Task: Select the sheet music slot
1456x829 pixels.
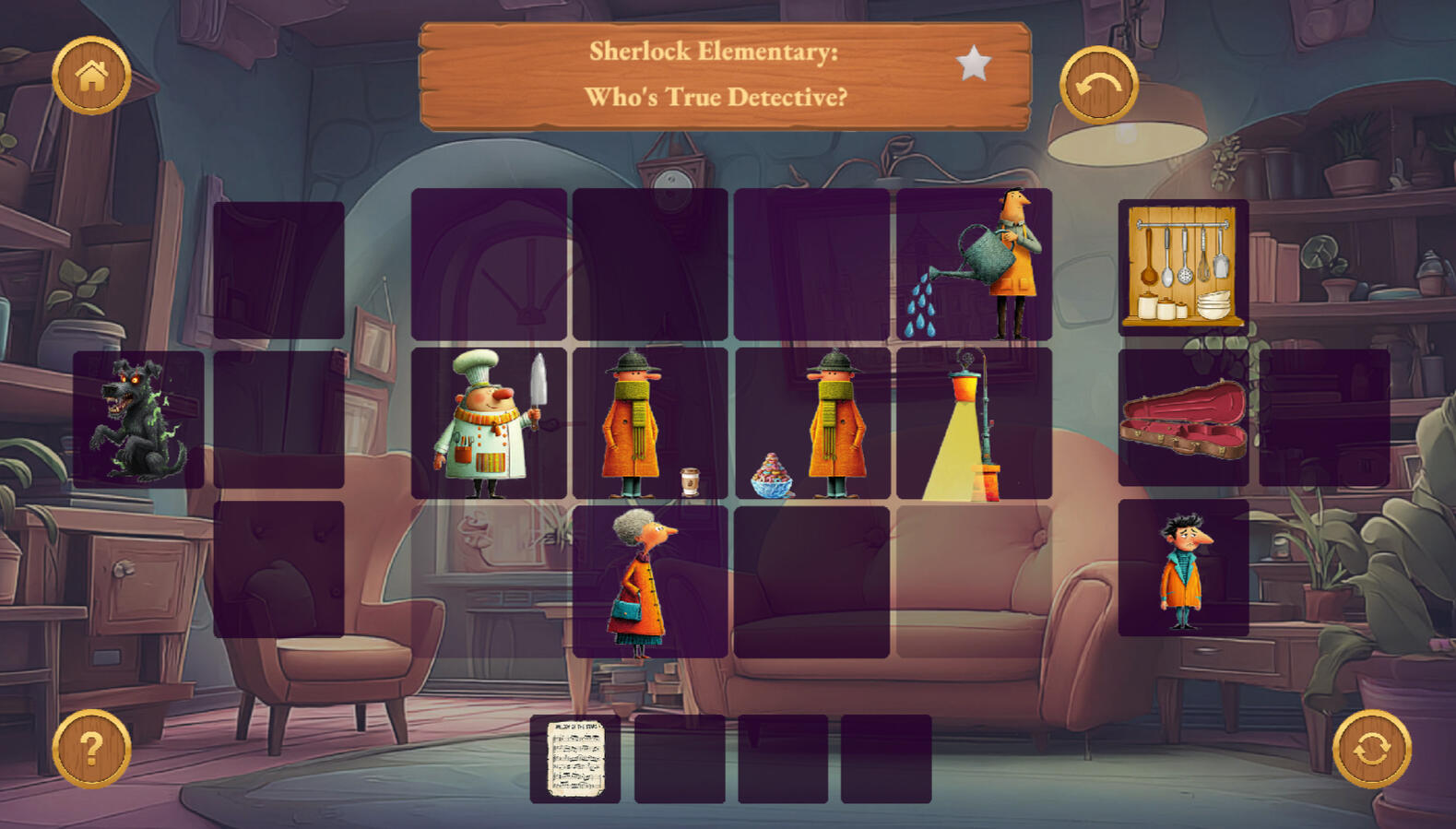Action: click(x=575, y=759)
